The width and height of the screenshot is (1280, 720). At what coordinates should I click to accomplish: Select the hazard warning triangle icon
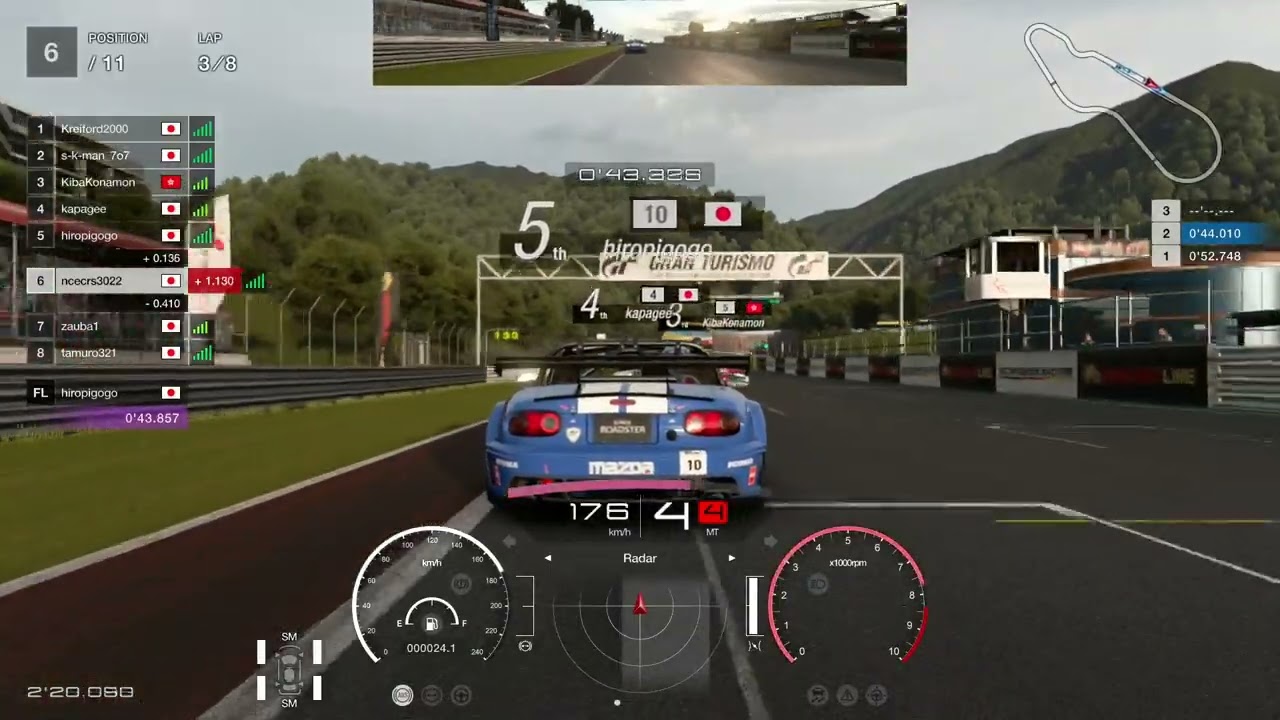847,694
